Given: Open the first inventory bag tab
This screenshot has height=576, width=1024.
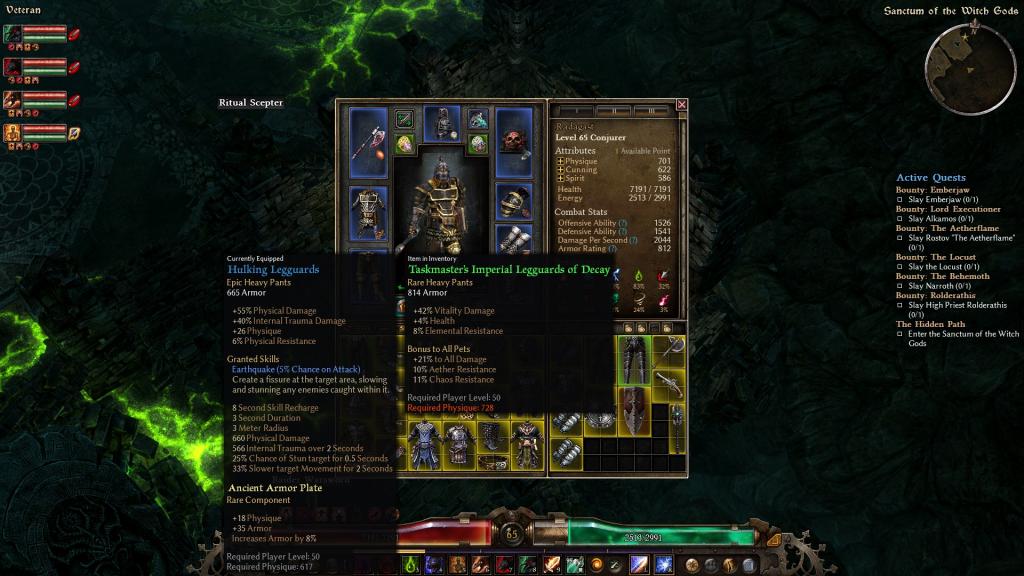Looking at the screenshot, I should (625, 327).
